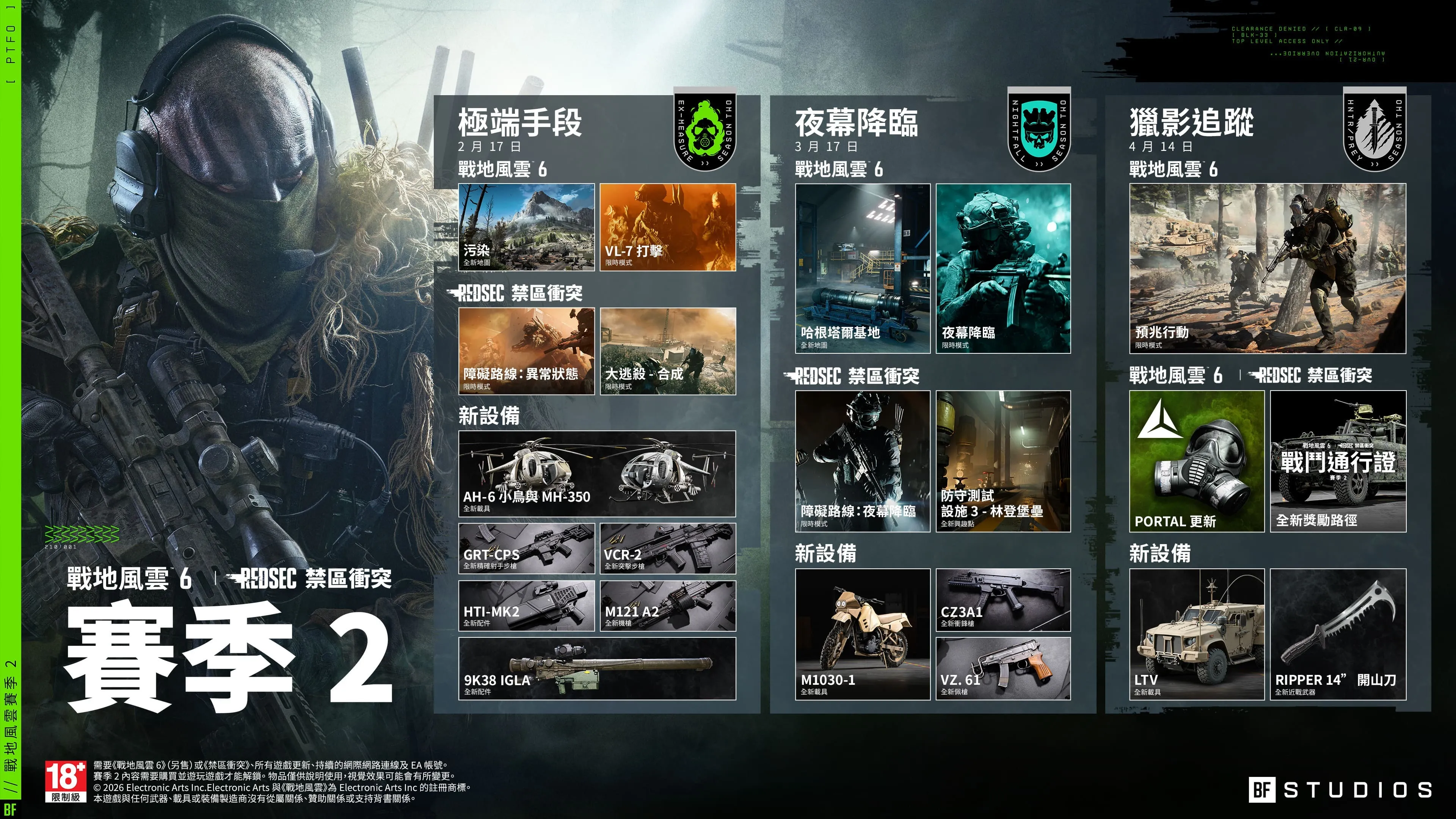Select the 夜幕降臨 limited mode thumbnail

click(x=1003, y=268)
